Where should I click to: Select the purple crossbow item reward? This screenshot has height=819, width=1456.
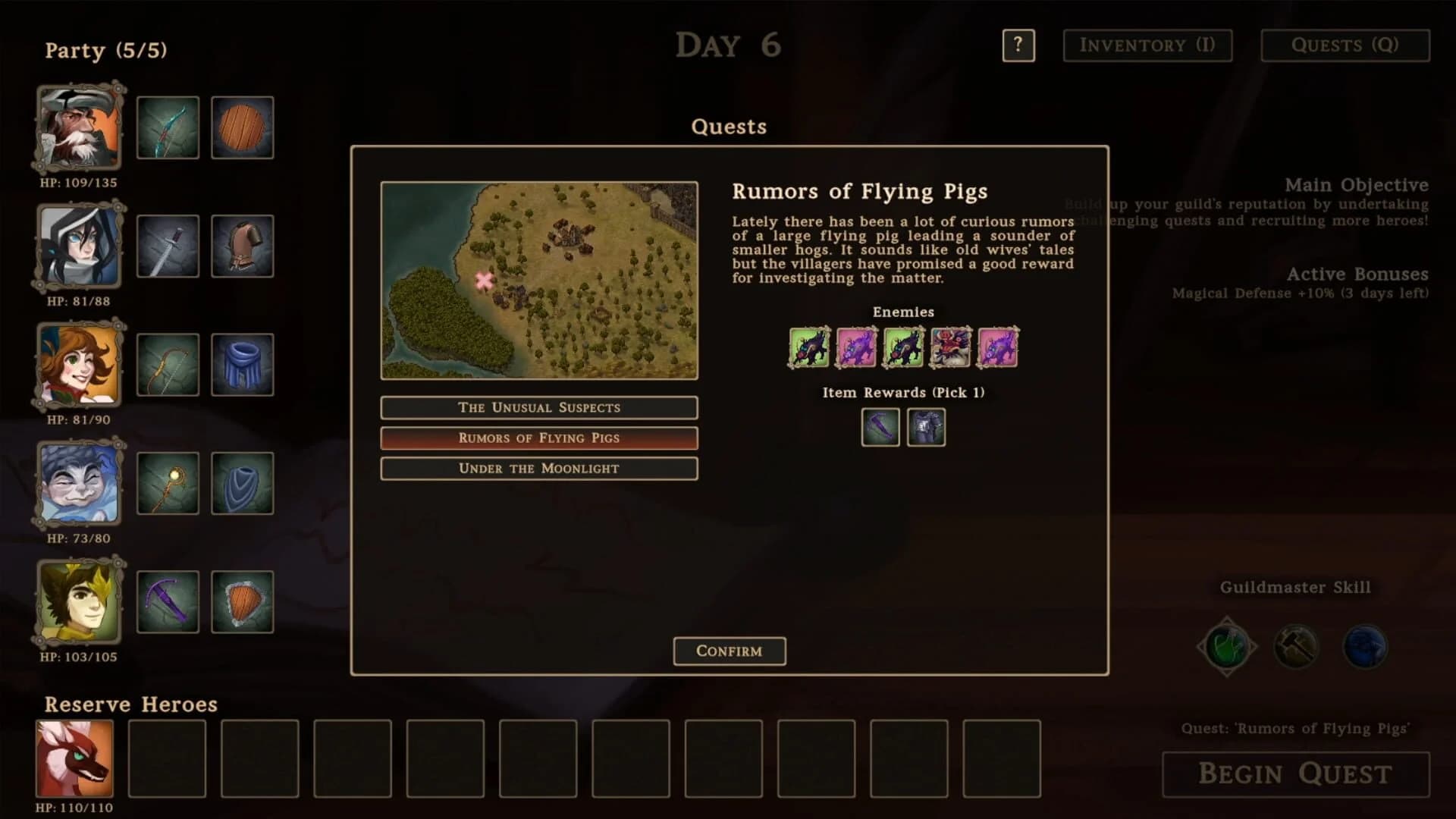tap(880, 427)
